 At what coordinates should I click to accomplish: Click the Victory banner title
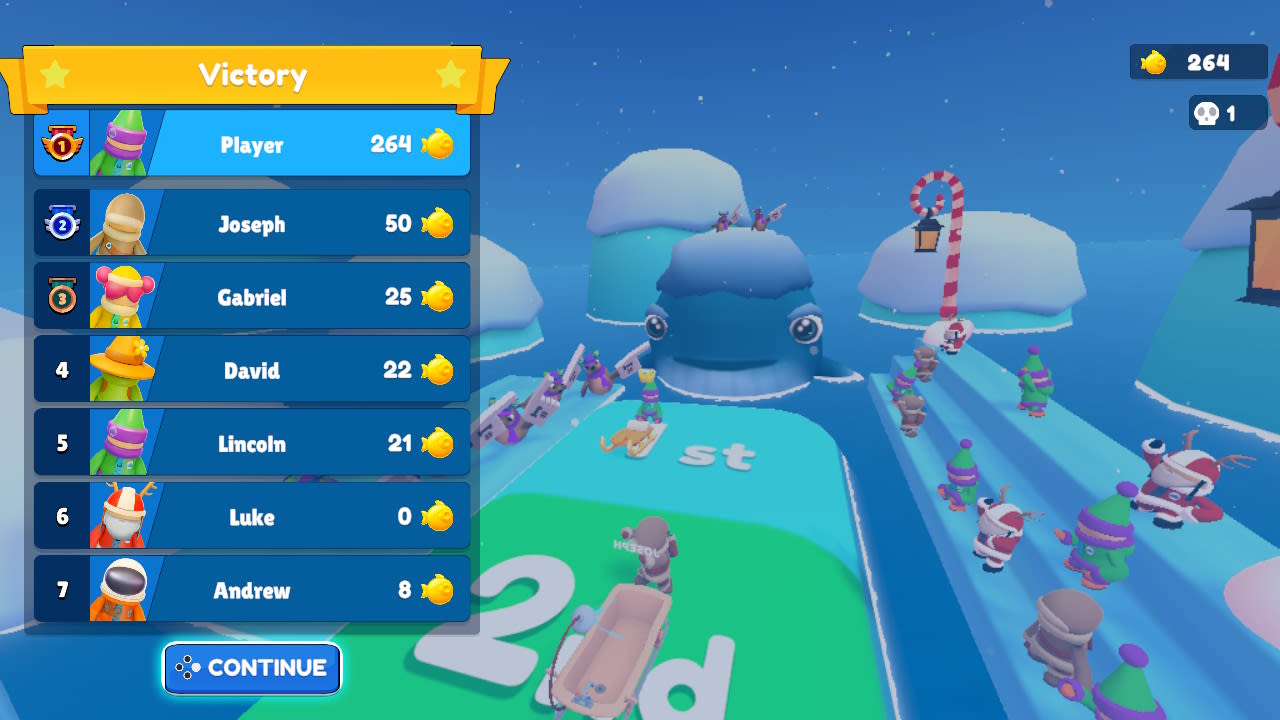click(x=253, y=74)
